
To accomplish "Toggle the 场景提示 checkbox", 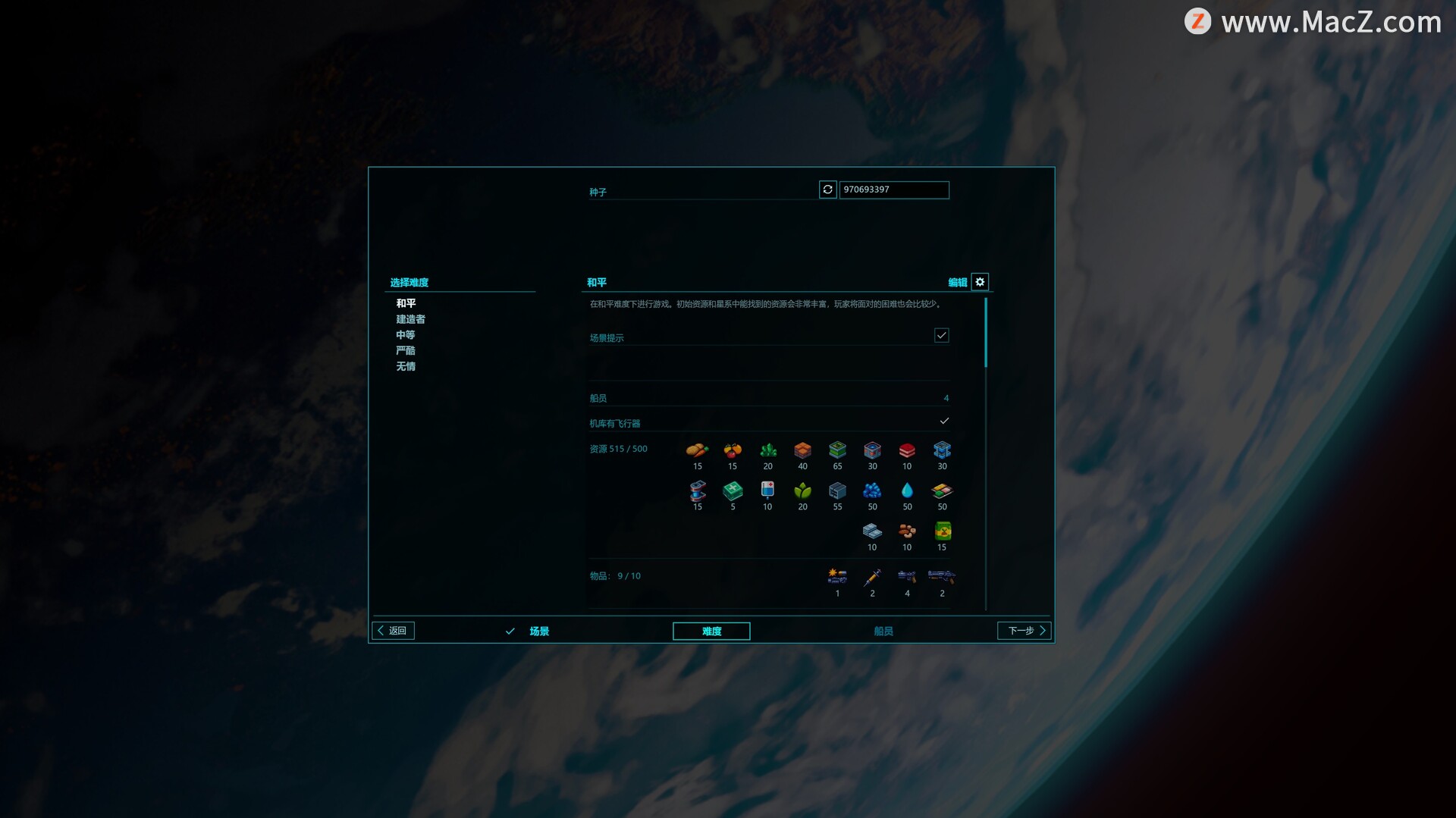I will click(x=941, y=335).
